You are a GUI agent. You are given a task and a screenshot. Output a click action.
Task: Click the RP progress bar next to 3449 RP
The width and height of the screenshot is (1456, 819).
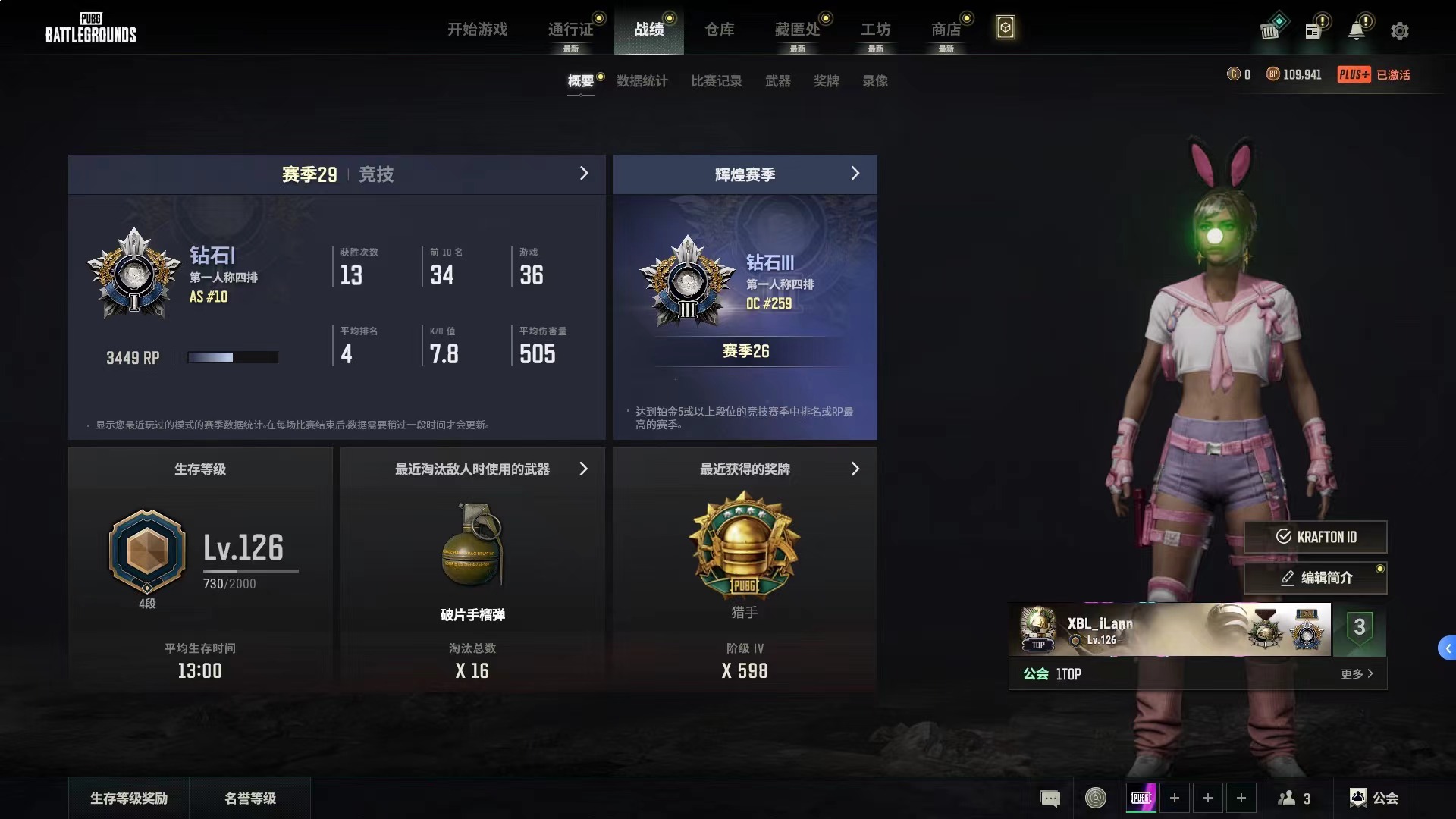[x=233, y=356]
